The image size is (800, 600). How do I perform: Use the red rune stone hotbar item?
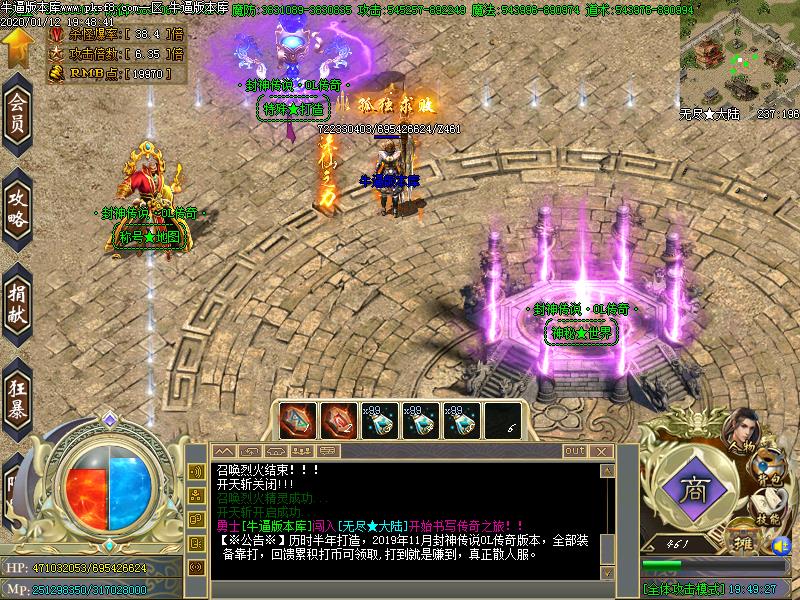[x=337, y=419]
